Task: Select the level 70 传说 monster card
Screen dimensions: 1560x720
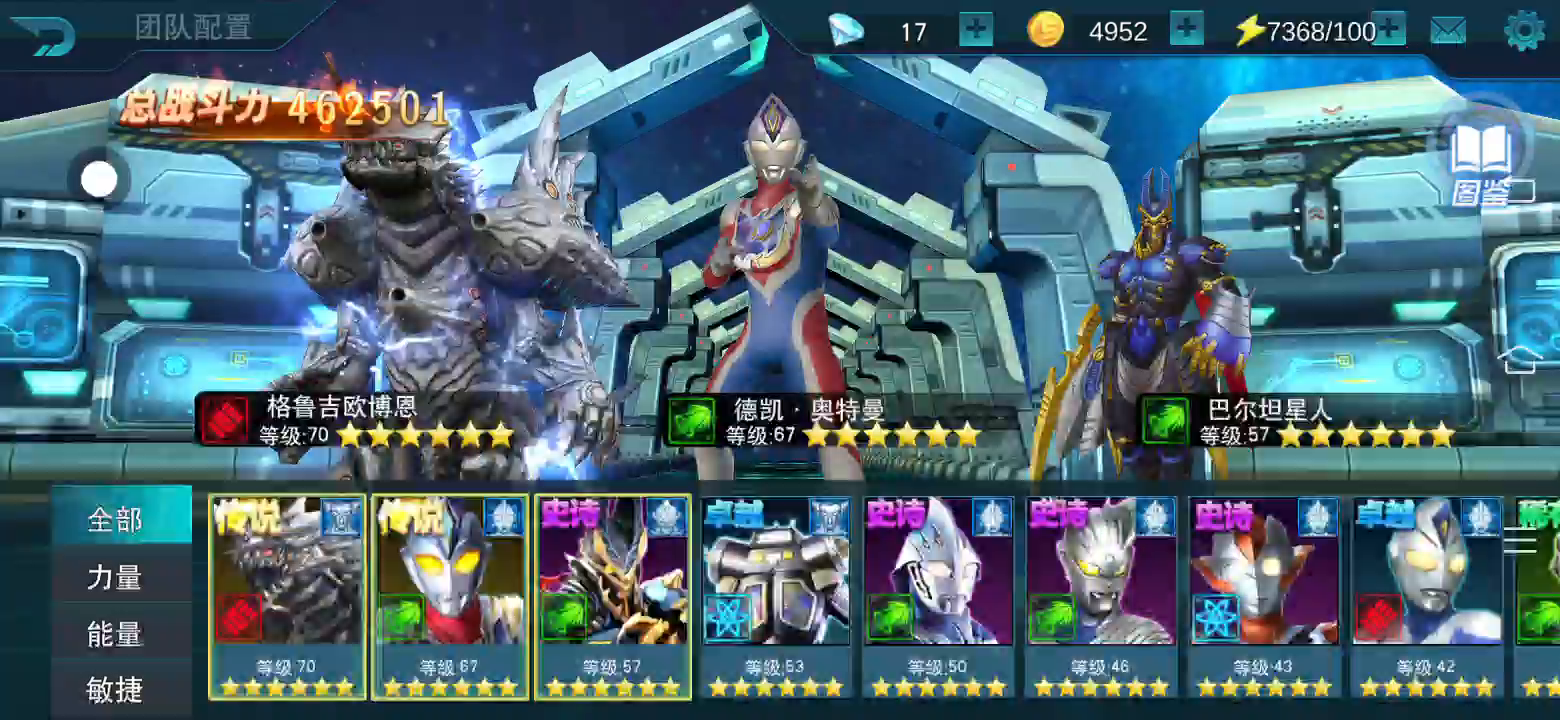Action: pos(288,596)
